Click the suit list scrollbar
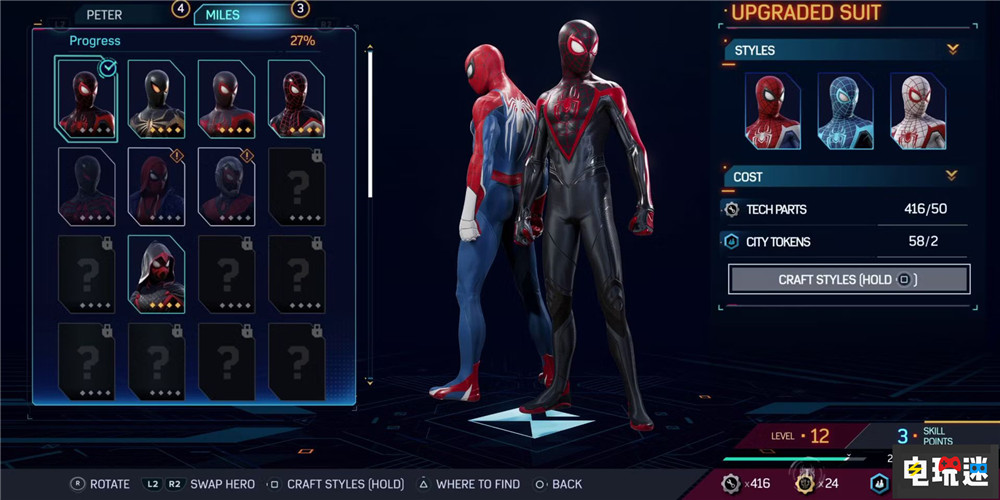The width and height of the screenshot is (1000, 500). pos(371,120)
